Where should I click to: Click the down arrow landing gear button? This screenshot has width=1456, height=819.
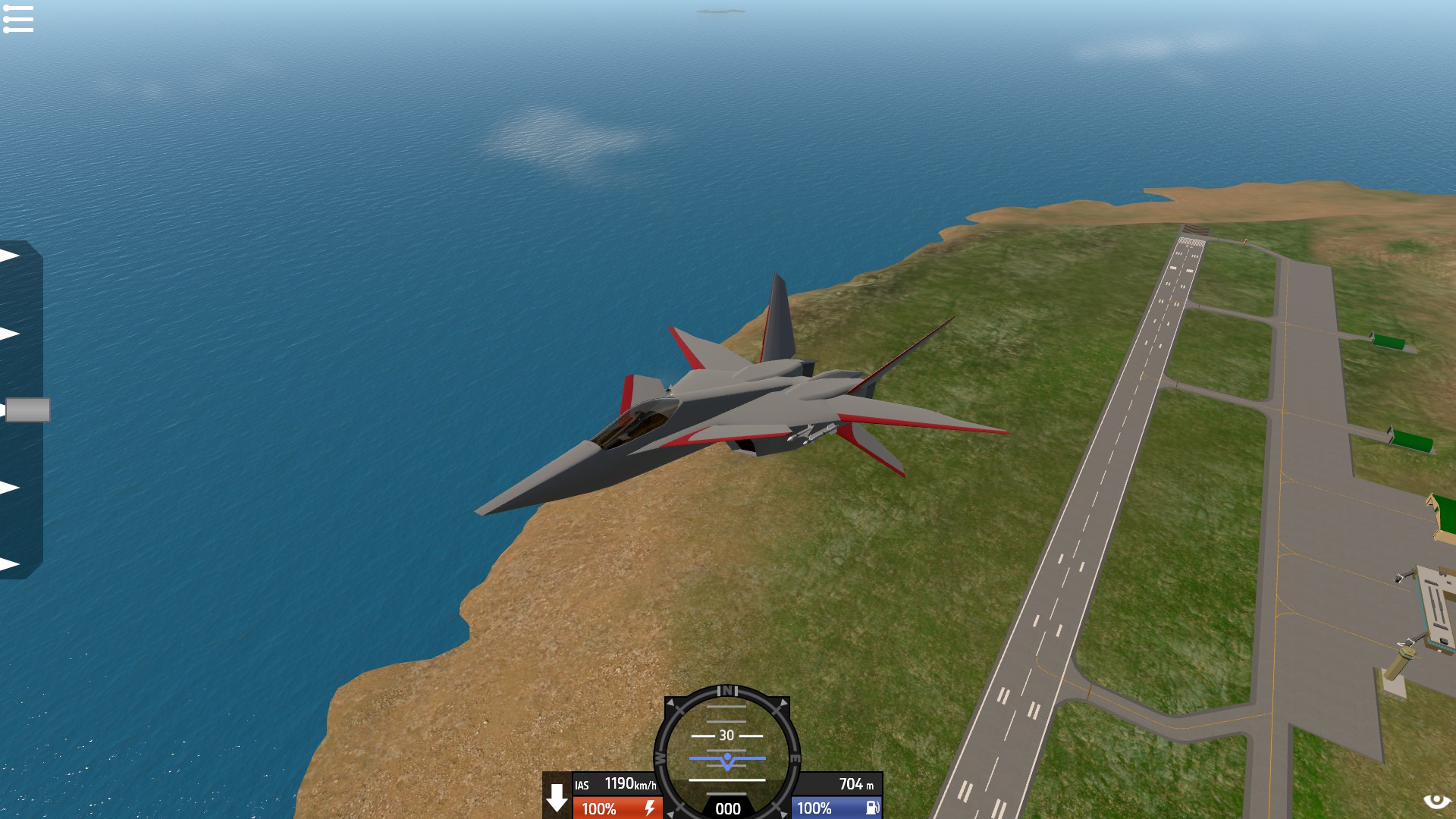(557, 798)
